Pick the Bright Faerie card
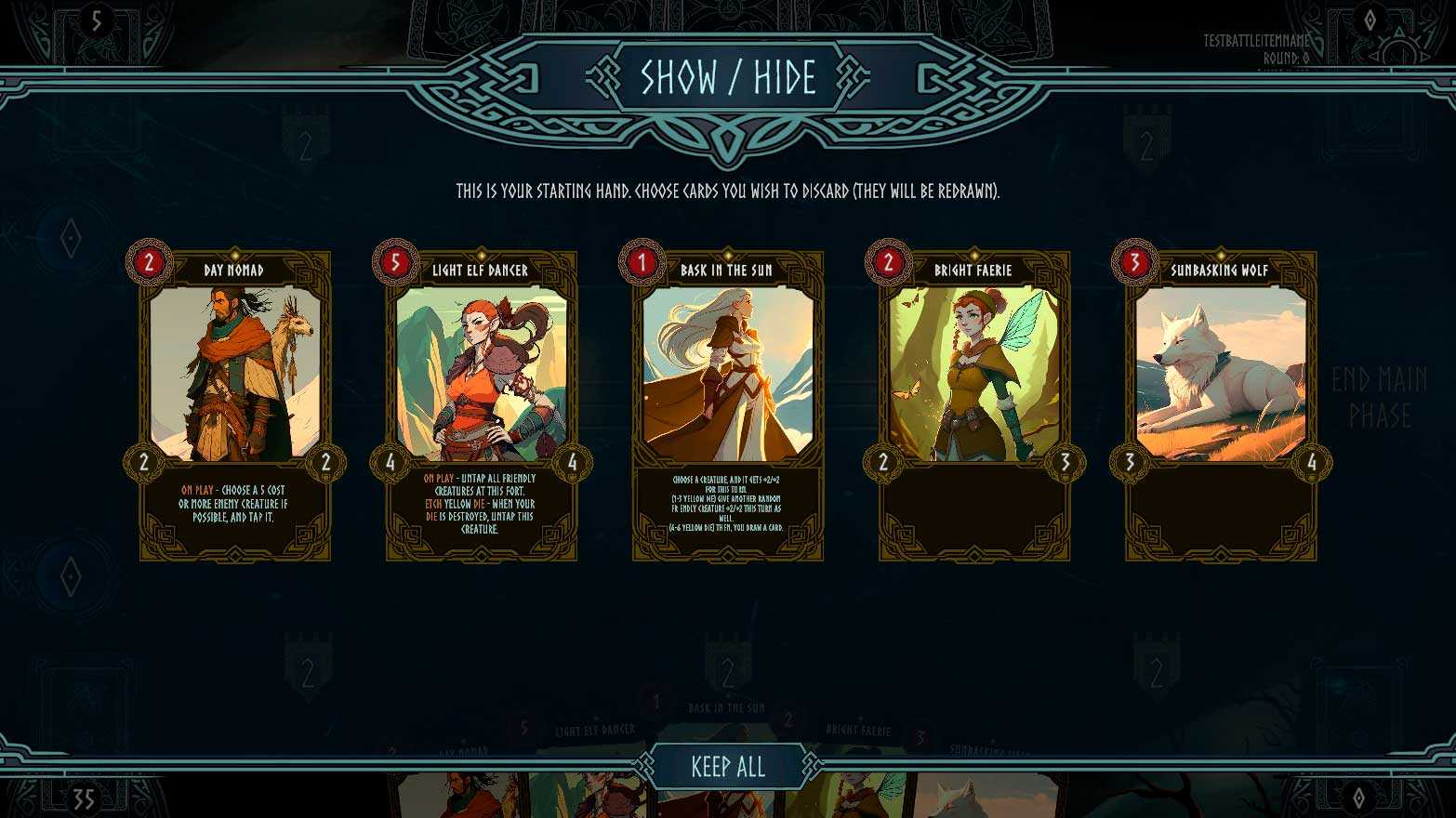This screenshot has width=1456, height=818. 974,405
